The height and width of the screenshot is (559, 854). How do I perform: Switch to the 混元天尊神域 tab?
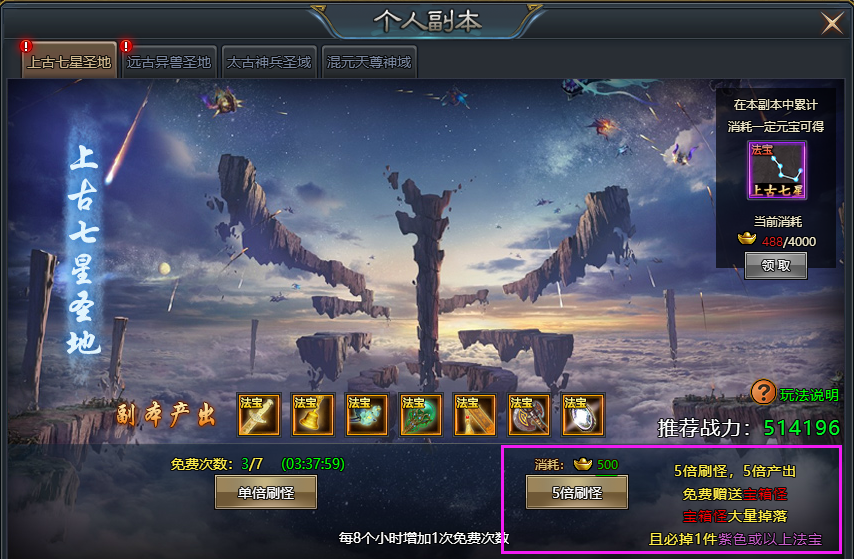point(368,62)
